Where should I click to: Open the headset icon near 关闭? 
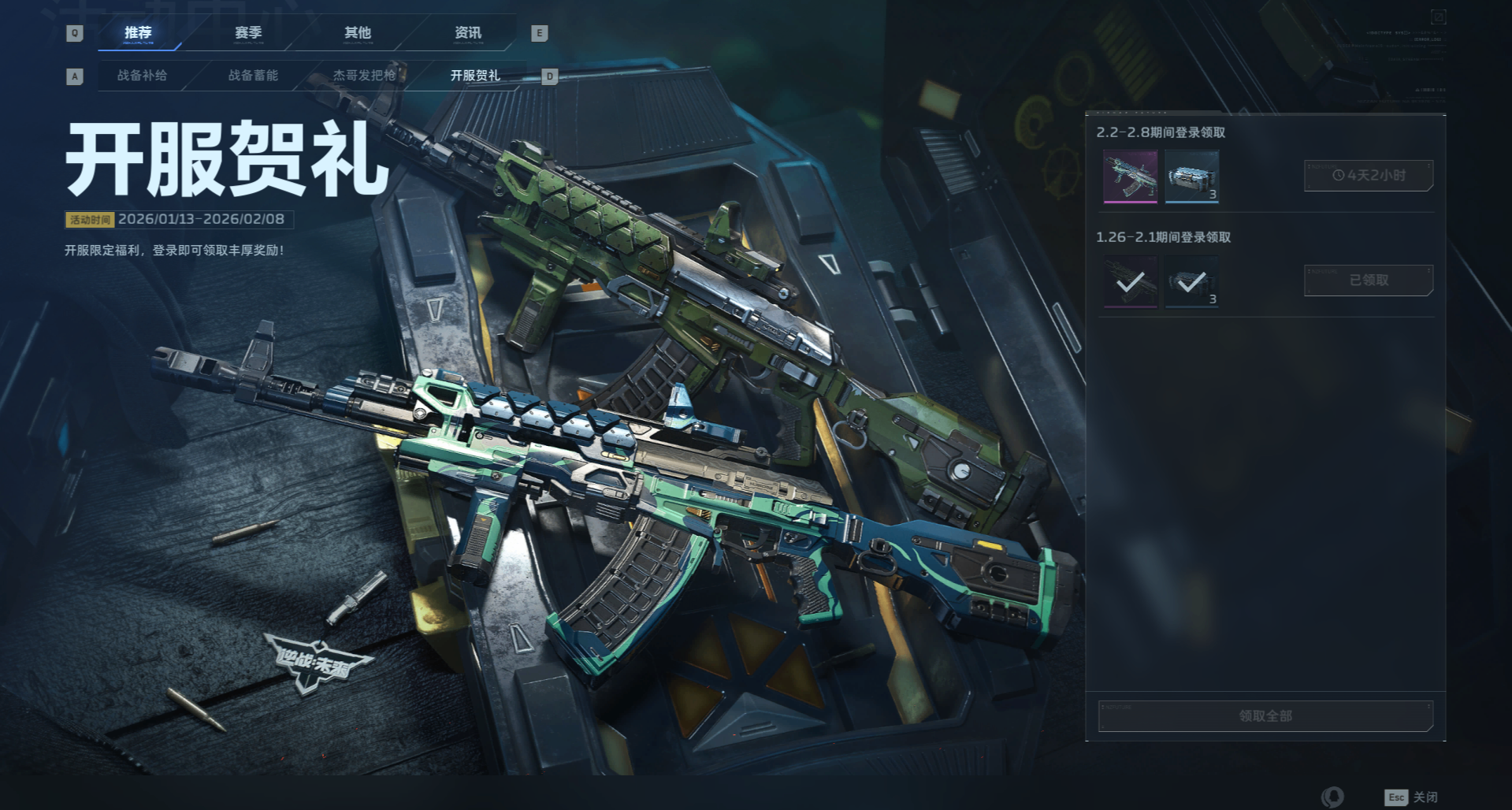click(x=1332, y=797)
